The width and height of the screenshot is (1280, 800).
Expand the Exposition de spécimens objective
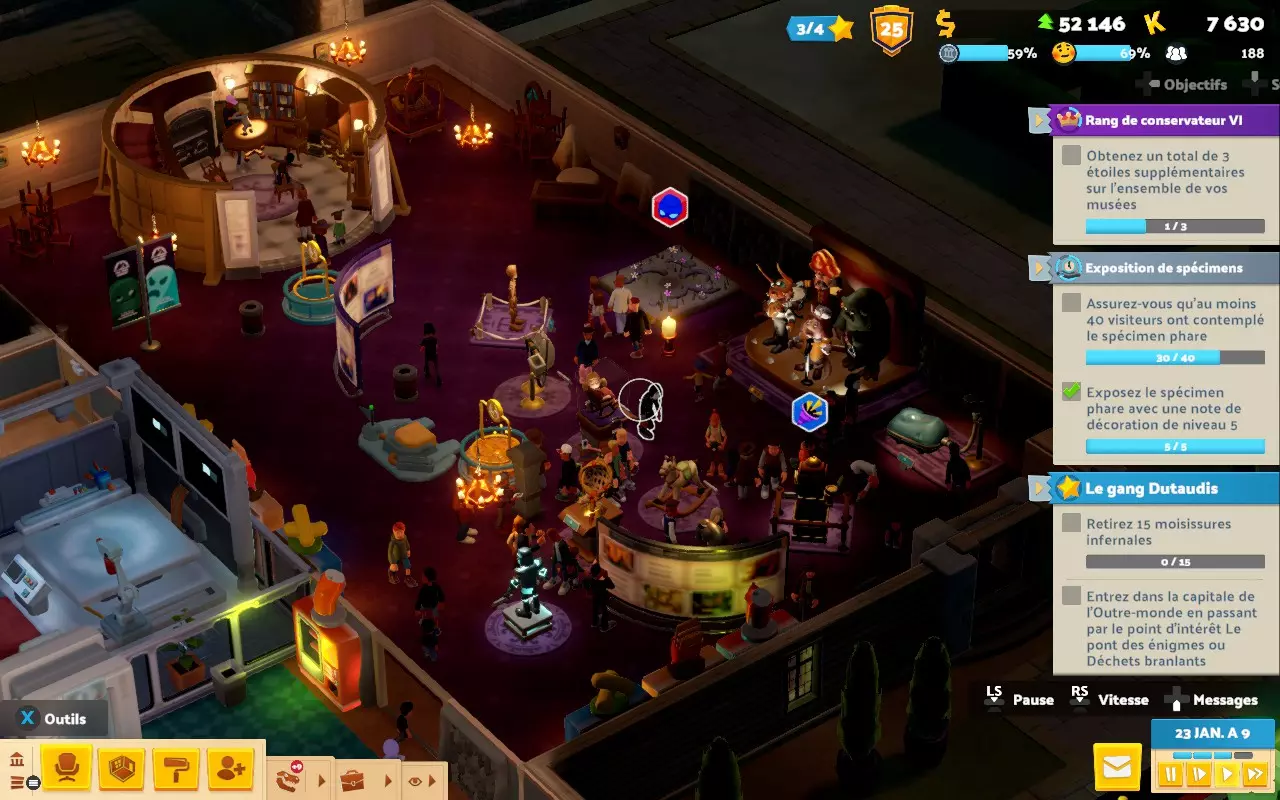pos(1040,268)
